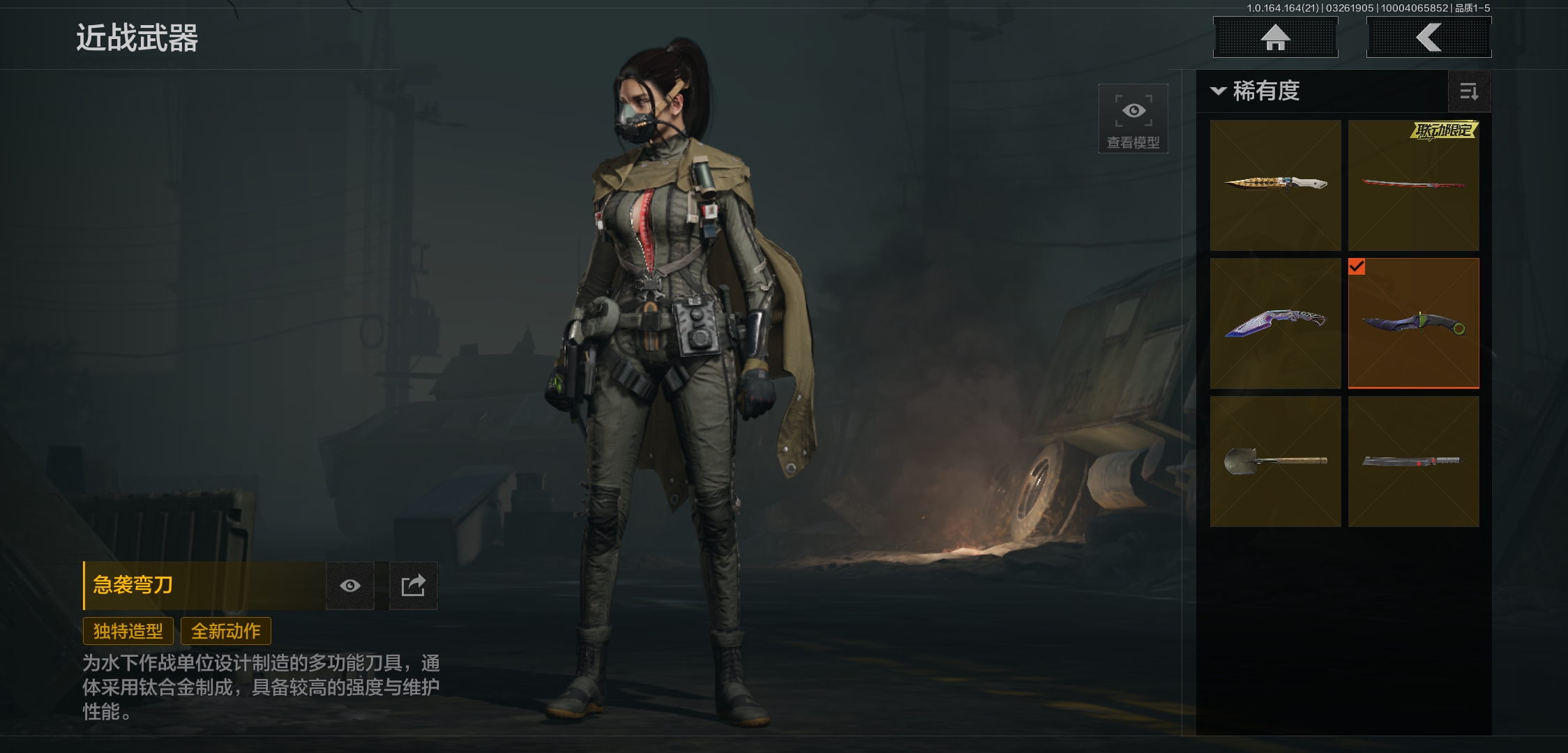Share the 急袭弯刀 weapon
Screen dimensions: 1568x753
[413, 586]
